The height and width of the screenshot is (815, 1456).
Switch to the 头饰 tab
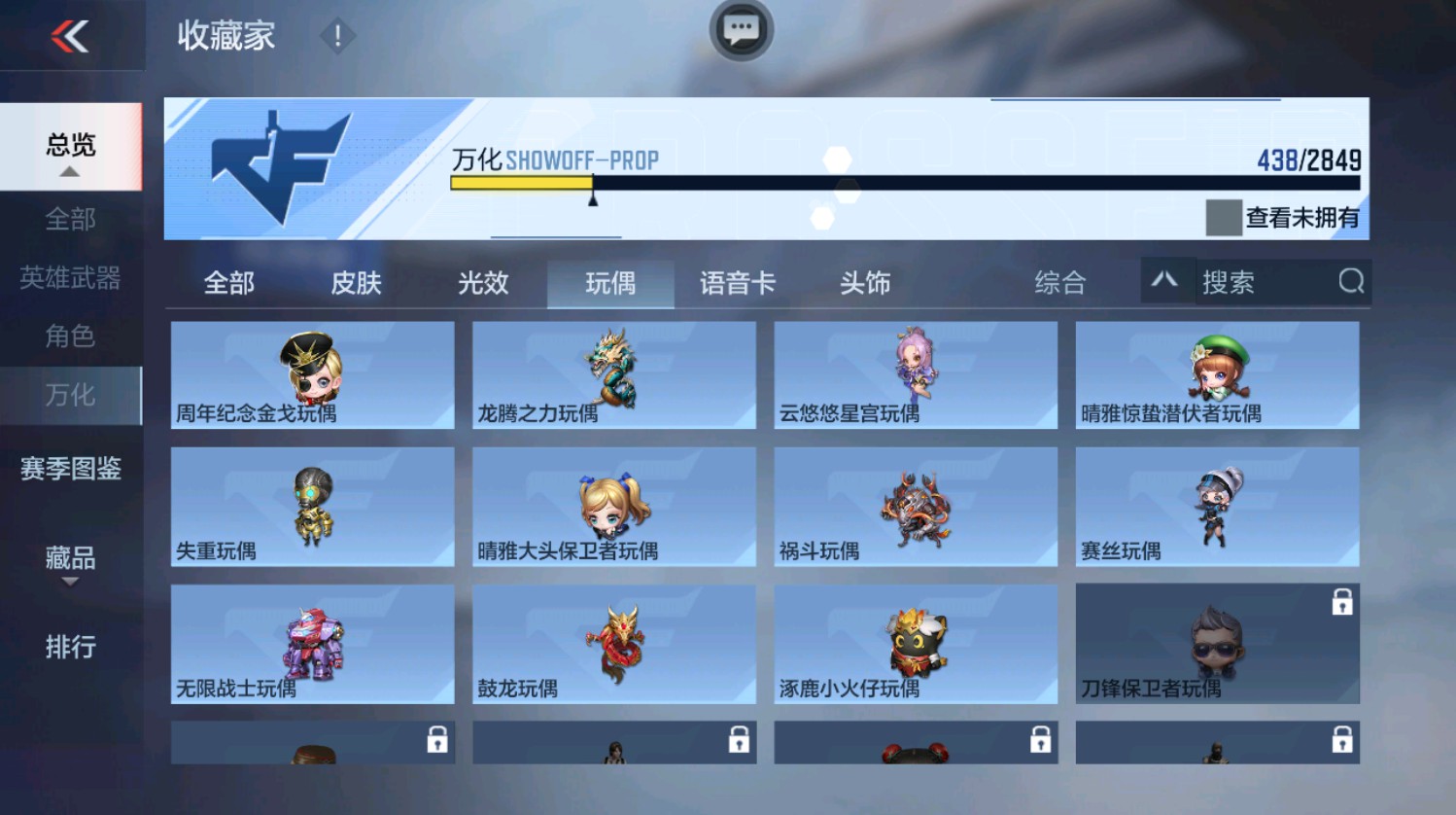tap(864, 283)
